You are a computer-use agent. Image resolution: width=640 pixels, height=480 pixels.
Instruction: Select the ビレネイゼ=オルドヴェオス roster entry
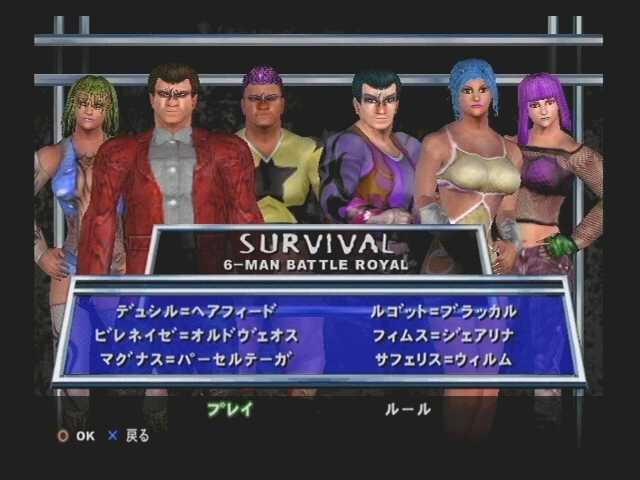195,335
